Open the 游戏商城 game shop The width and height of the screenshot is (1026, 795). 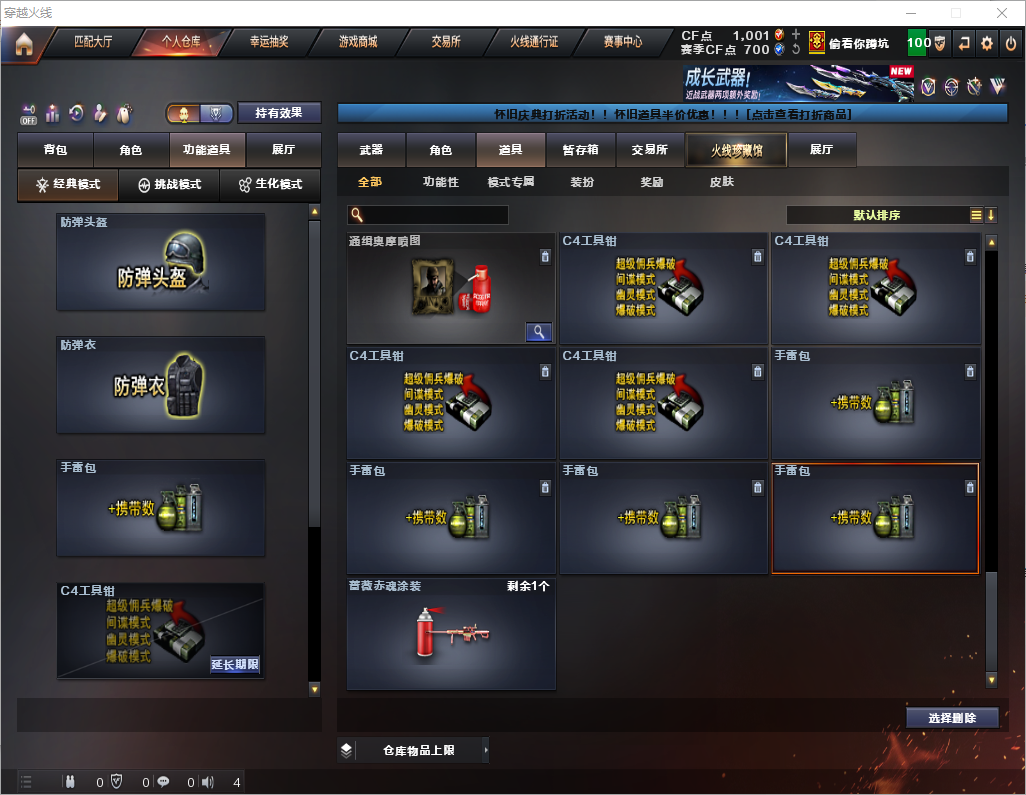pyautogui.click(x=357, y=43)
